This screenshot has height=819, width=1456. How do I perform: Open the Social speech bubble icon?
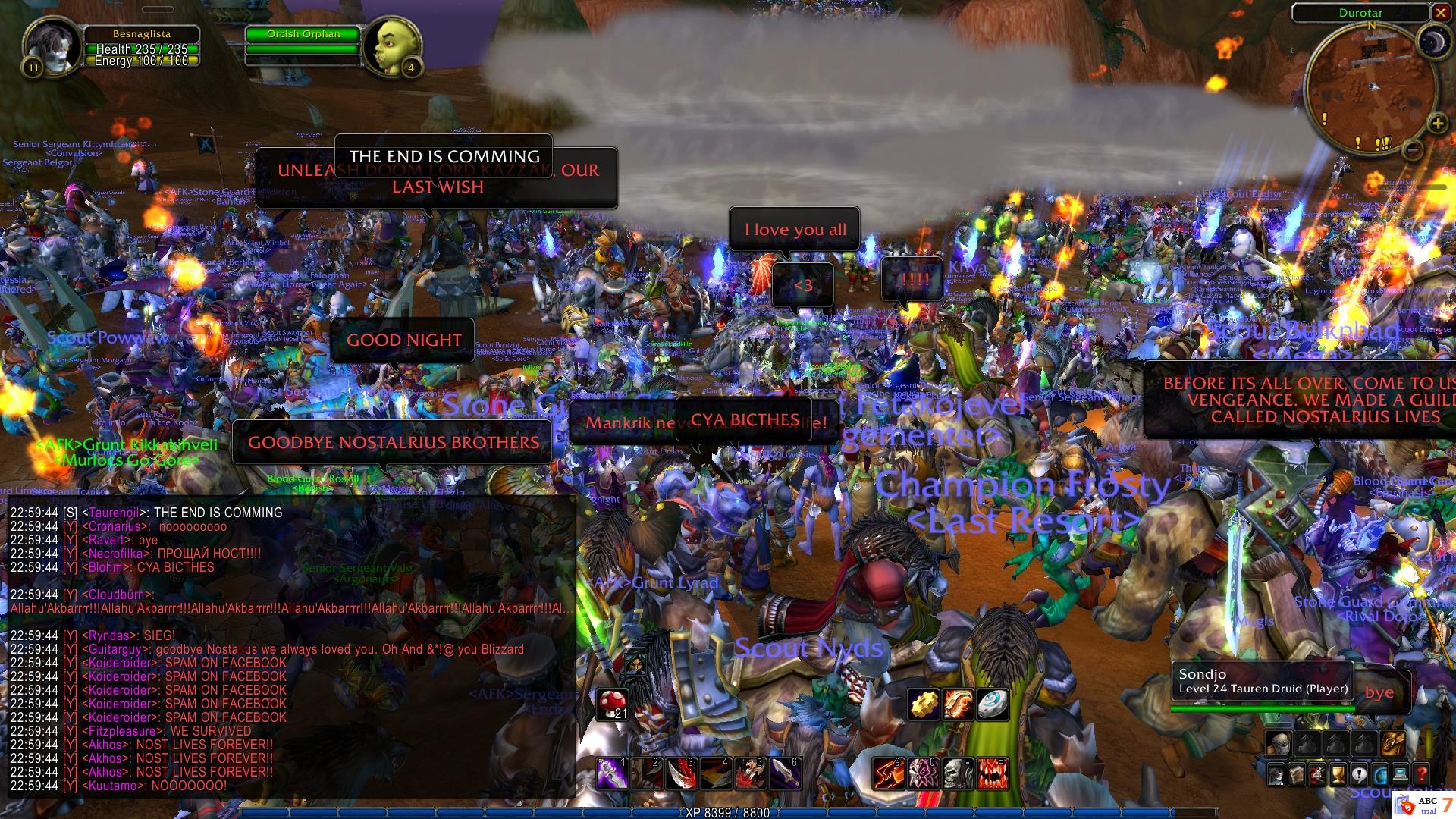click(1359, 775)
